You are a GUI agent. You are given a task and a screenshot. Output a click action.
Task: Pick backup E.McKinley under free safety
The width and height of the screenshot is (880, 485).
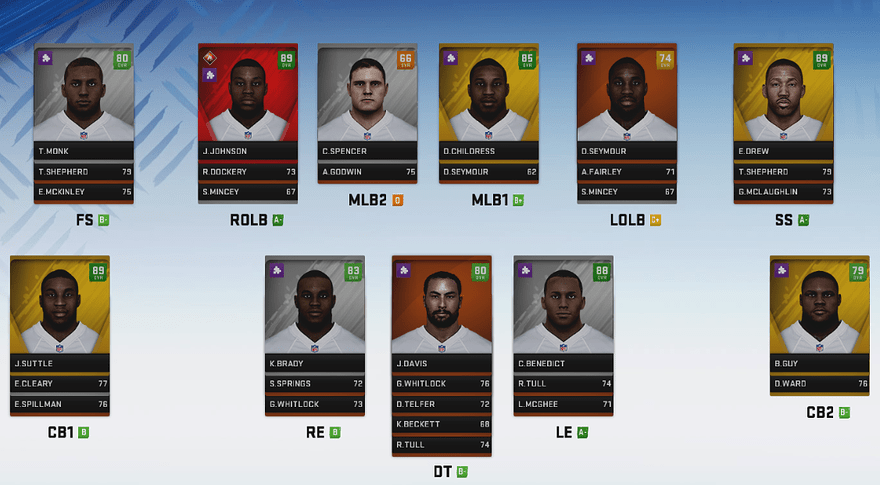pyautogui.click(x=84, y=191)
